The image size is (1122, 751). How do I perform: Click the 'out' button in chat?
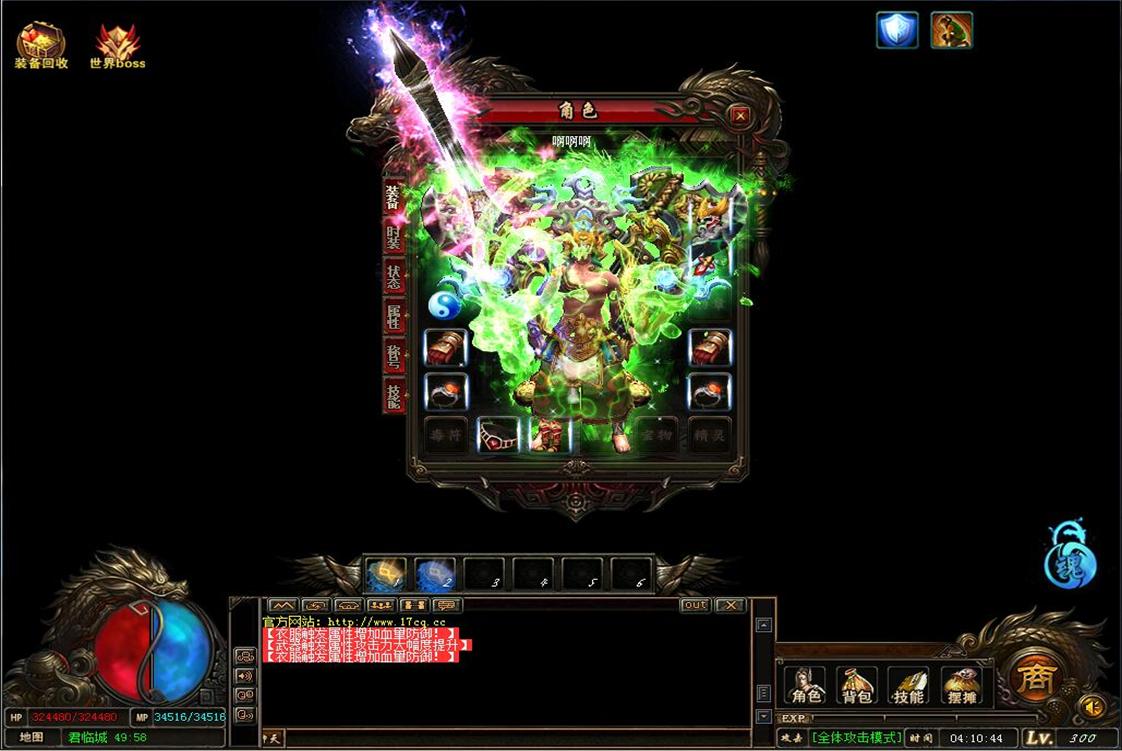coord(695,605)
